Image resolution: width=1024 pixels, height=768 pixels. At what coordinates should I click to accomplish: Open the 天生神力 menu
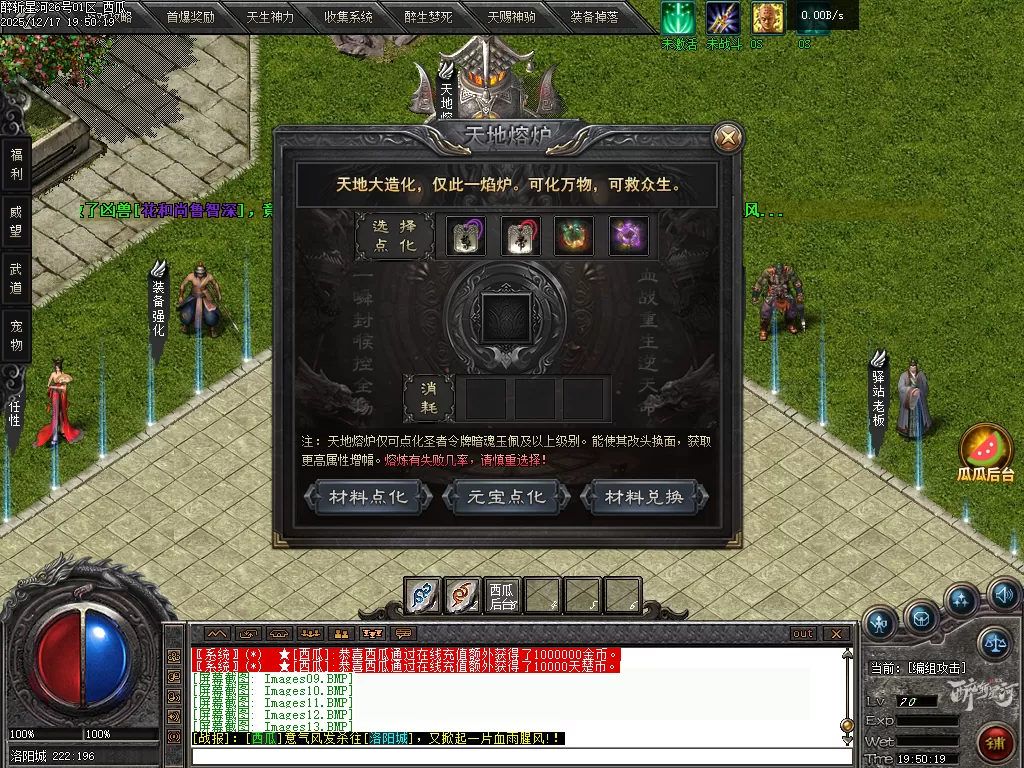270,17
